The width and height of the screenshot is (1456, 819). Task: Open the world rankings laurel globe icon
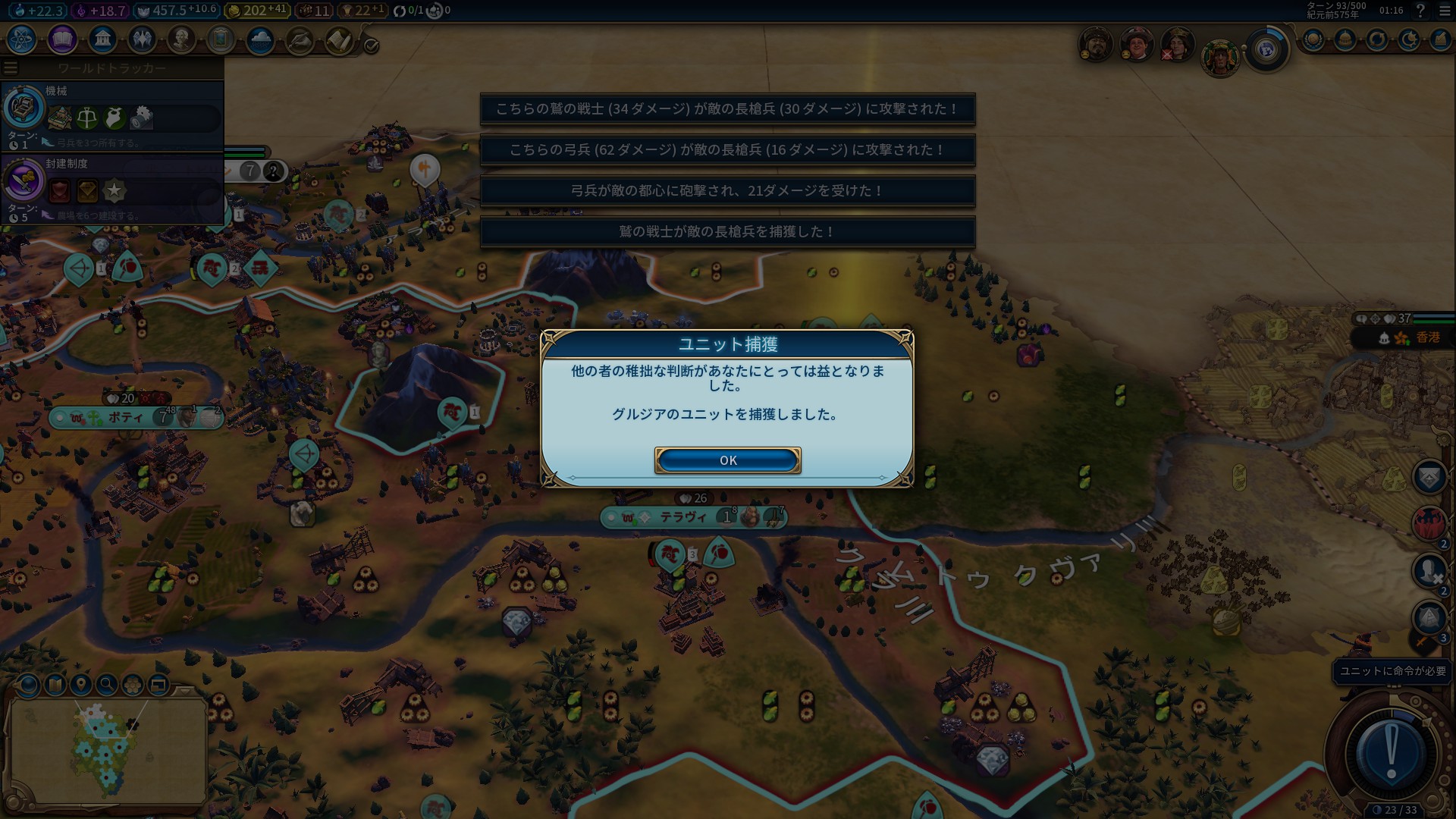[1313, 39]
